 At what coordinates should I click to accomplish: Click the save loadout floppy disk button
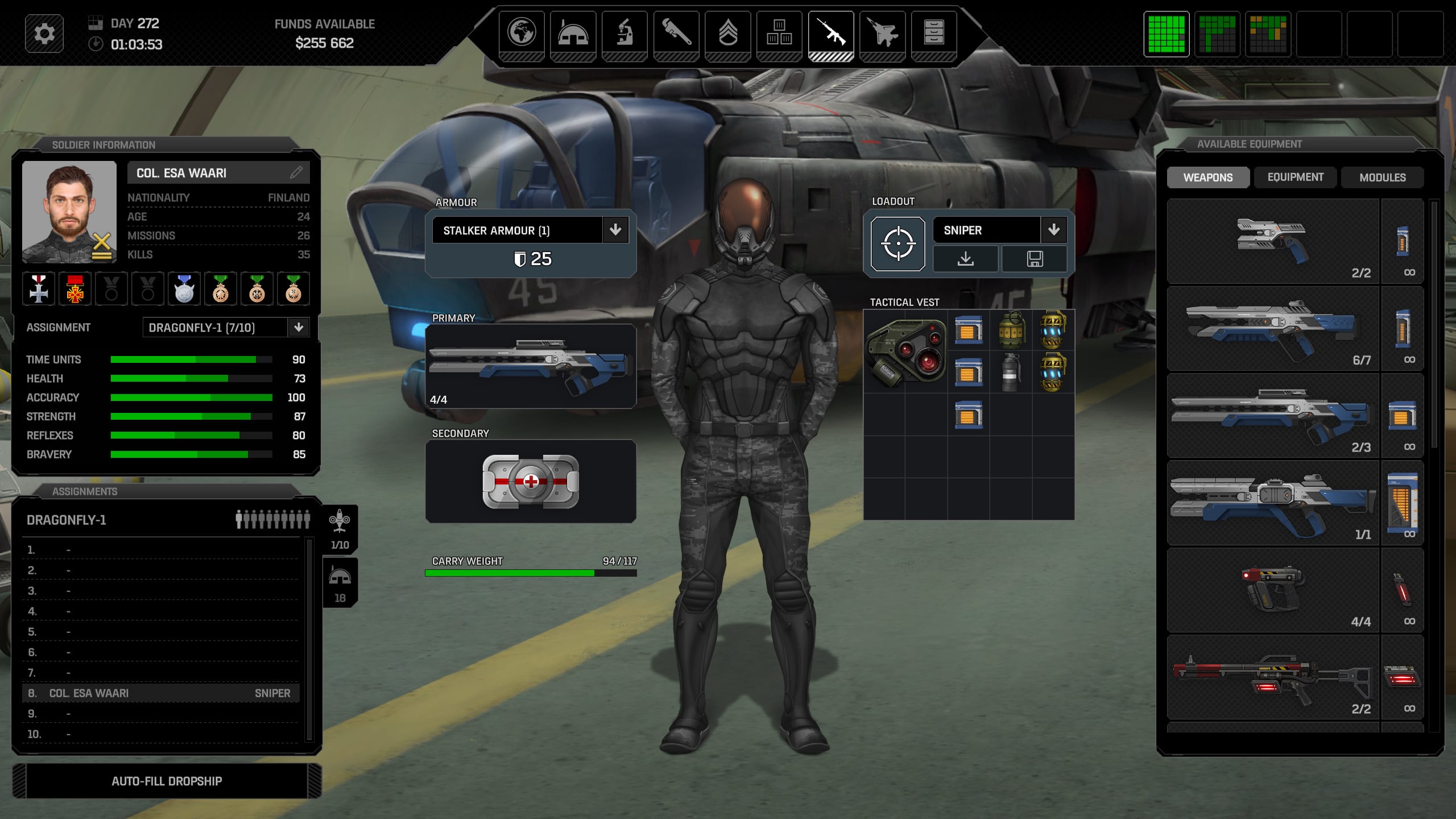[x=1035, y=259]
